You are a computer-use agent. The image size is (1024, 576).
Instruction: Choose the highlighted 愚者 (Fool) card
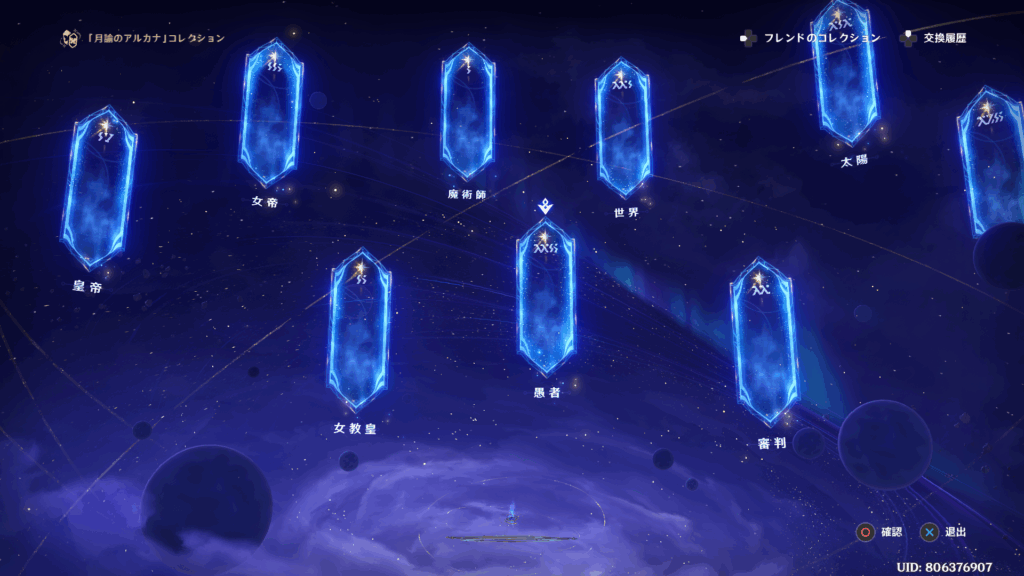[x=546, y=297]
